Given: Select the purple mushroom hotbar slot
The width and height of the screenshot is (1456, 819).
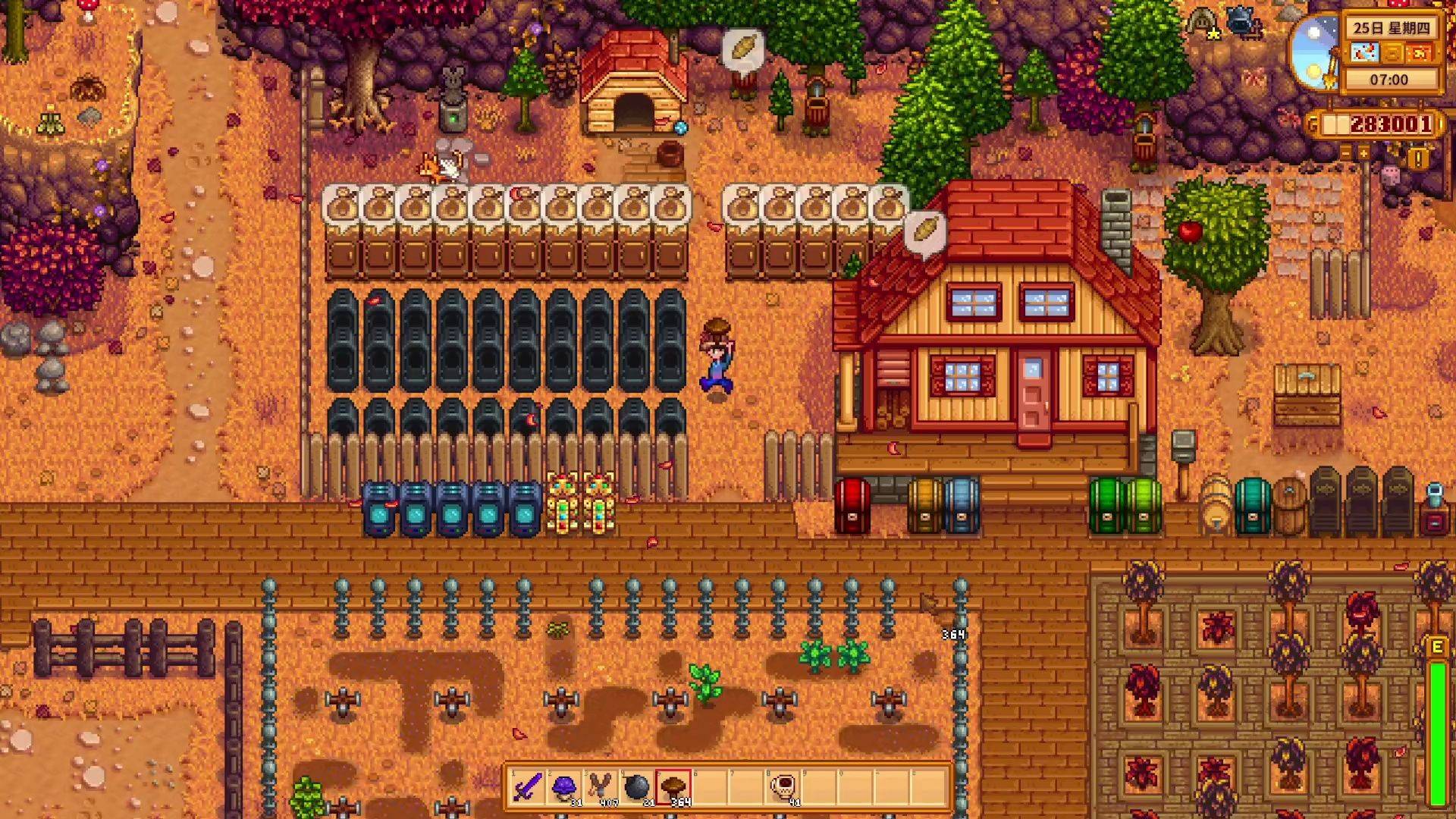Looking at the screenshot, I should click(563, 787).
